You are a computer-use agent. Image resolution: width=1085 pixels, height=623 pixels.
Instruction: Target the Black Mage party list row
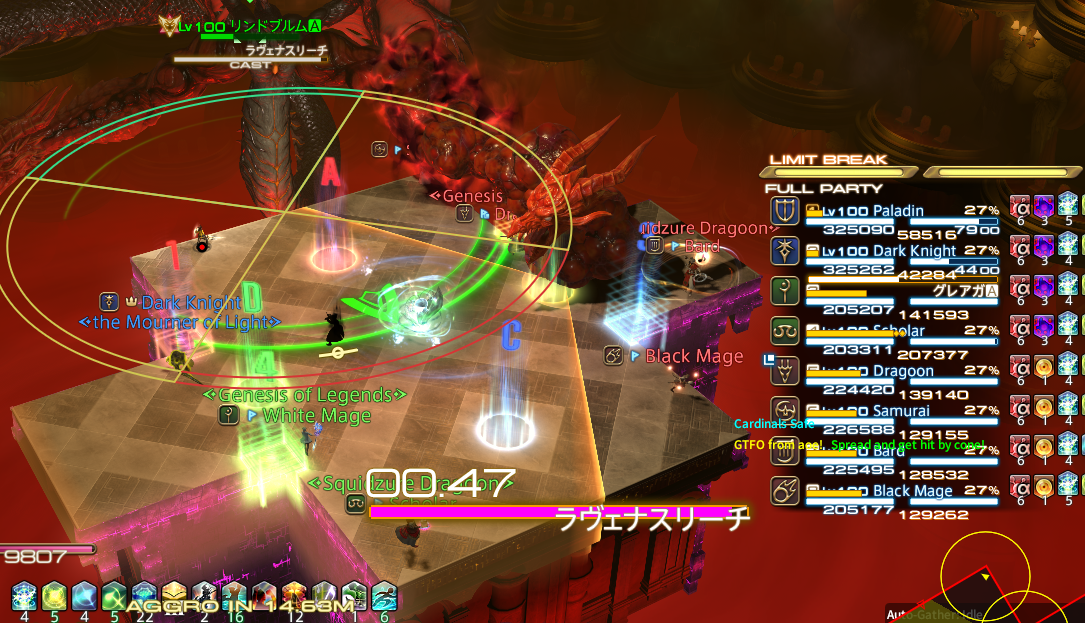(885, 492)
